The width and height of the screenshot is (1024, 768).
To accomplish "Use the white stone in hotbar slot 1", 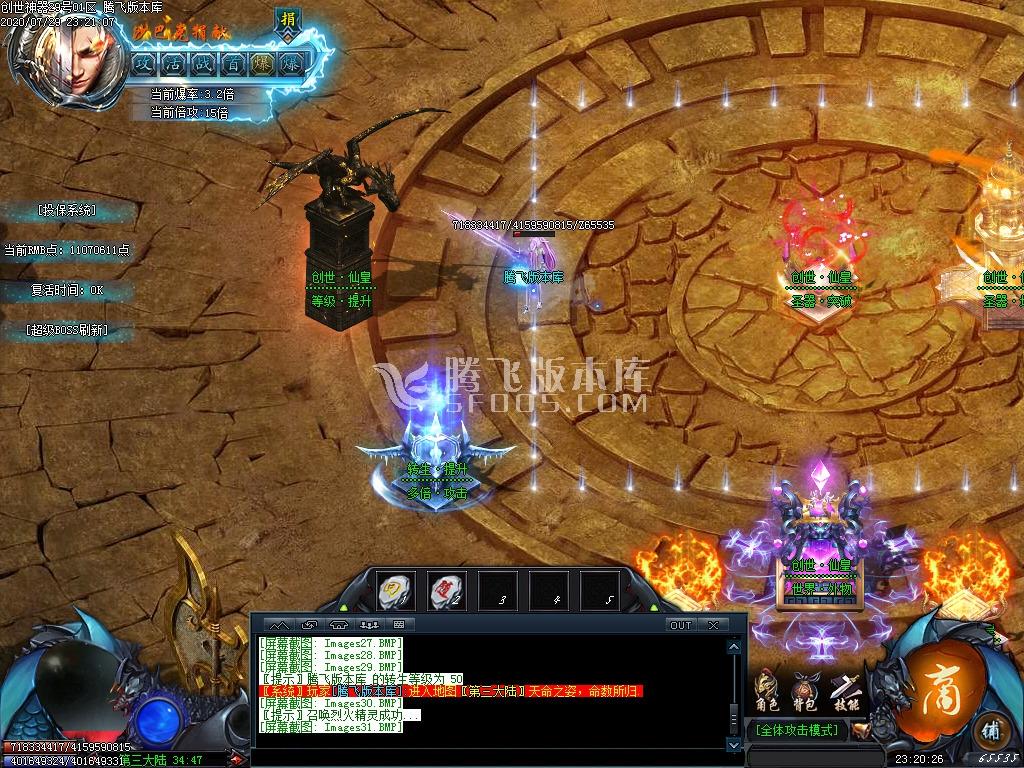I will coord(396,592).
